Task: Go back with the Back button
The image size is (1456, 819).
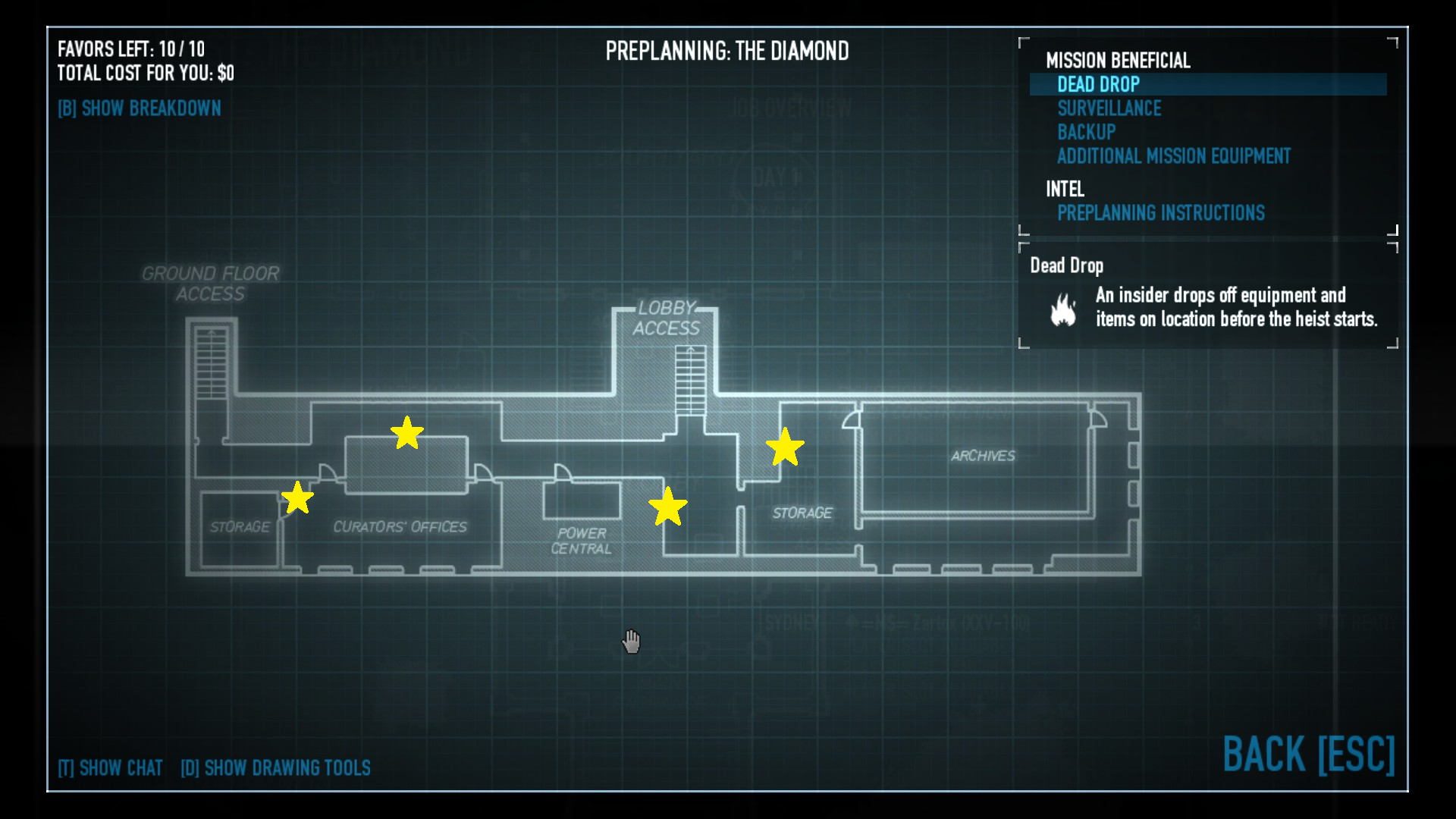Action: [1308, 755]
